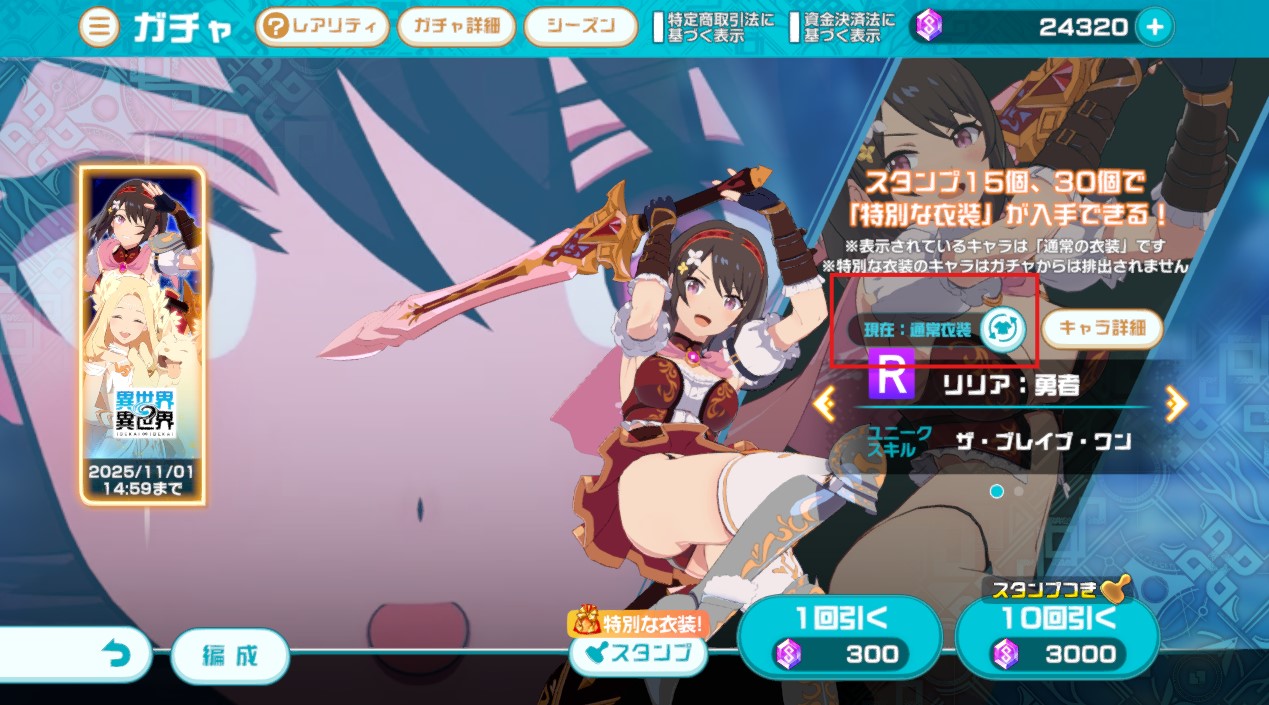Select the 異世界 gacha banner thumbnail
Screen dimensions: 1269x705
[x=142, y=334]
